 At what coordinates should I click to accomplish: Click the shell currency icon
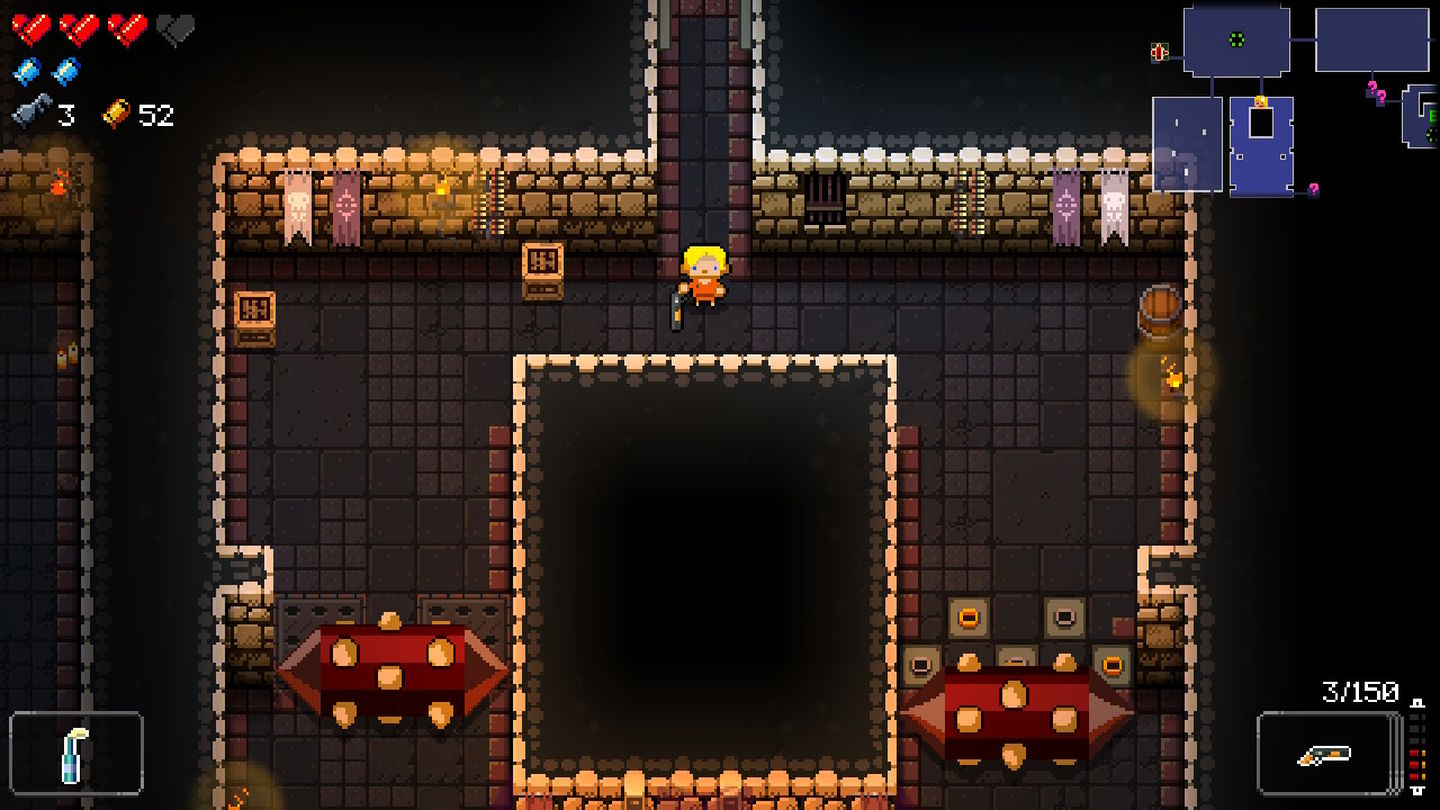[117, 114]
